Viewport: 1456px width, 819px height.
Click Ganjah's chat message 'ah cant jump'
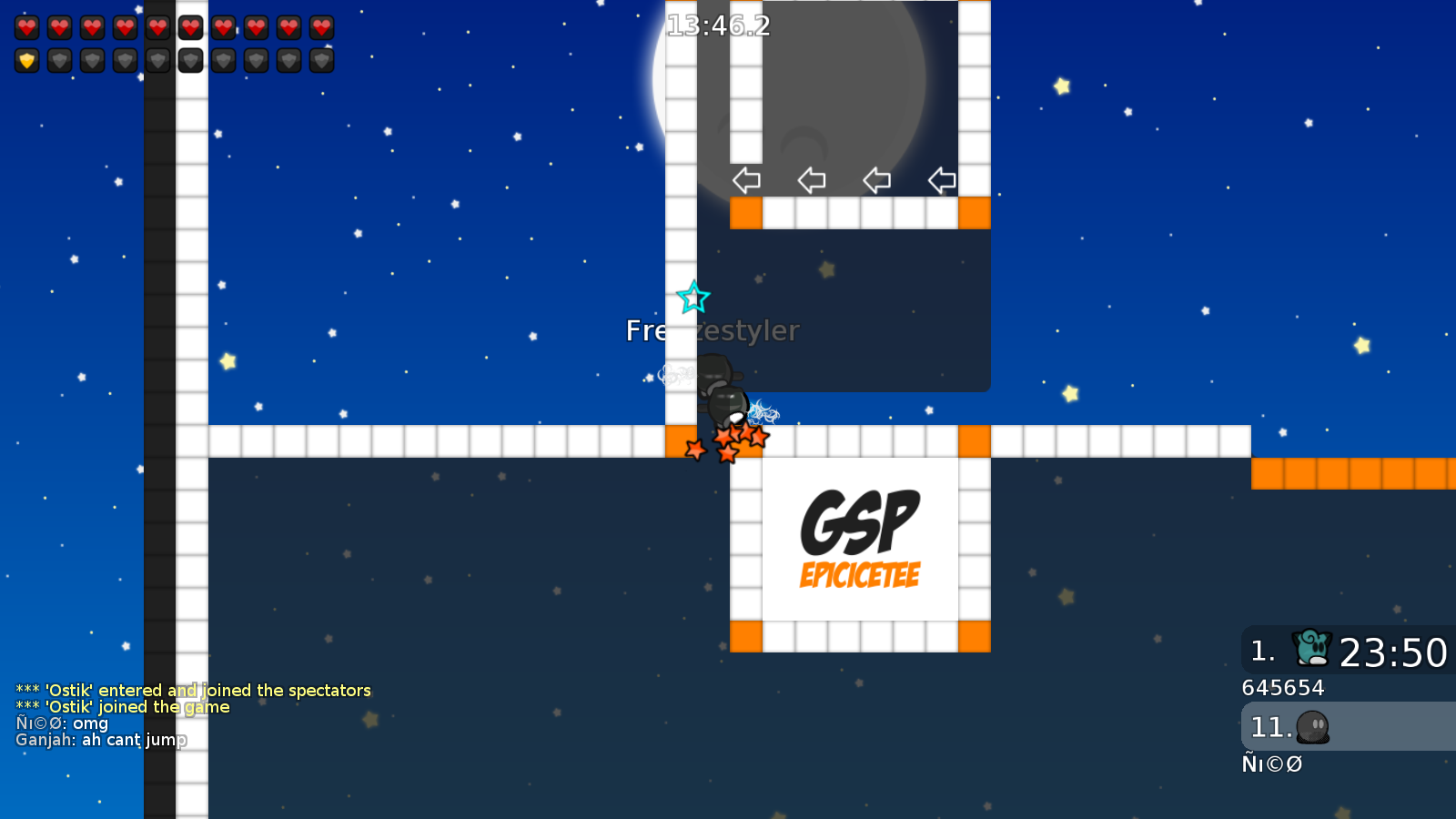(103, 740)
